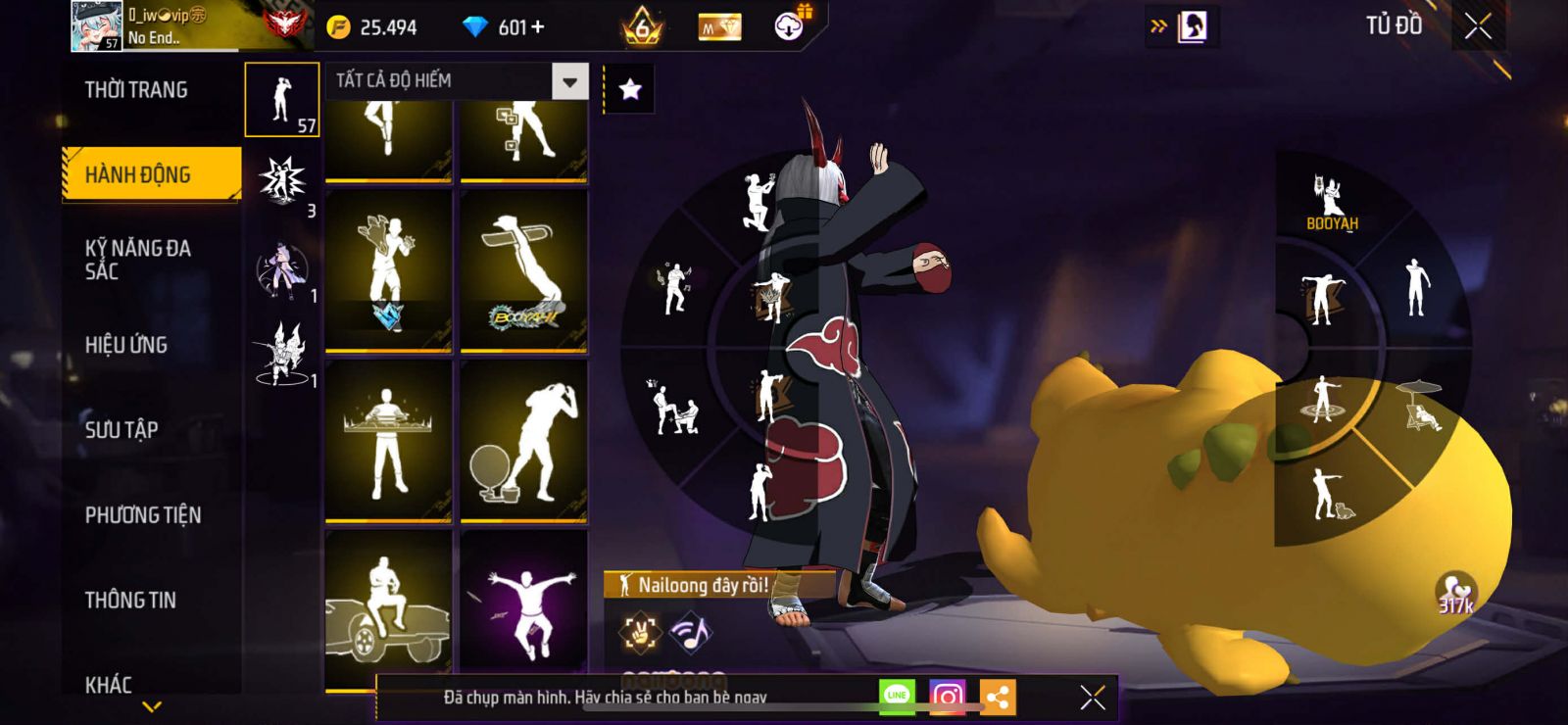The height and width of the screenshot is (725, 1568).
Task: Select the emote sitting on a car
Action: coord(388,608)
